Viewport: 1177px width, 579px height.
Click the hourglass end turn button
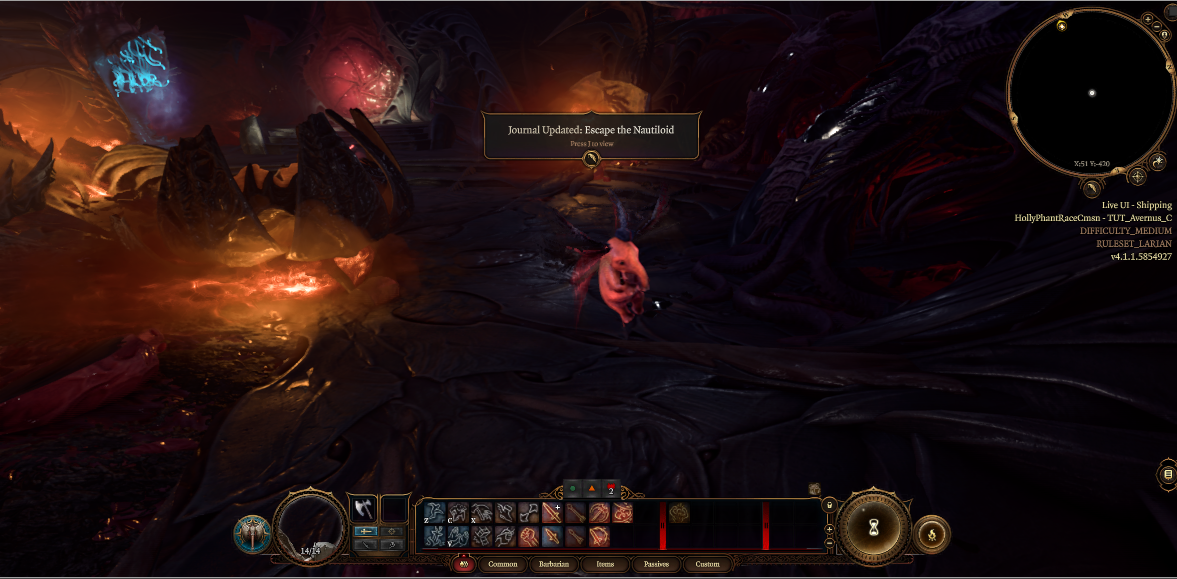point(874,527)
